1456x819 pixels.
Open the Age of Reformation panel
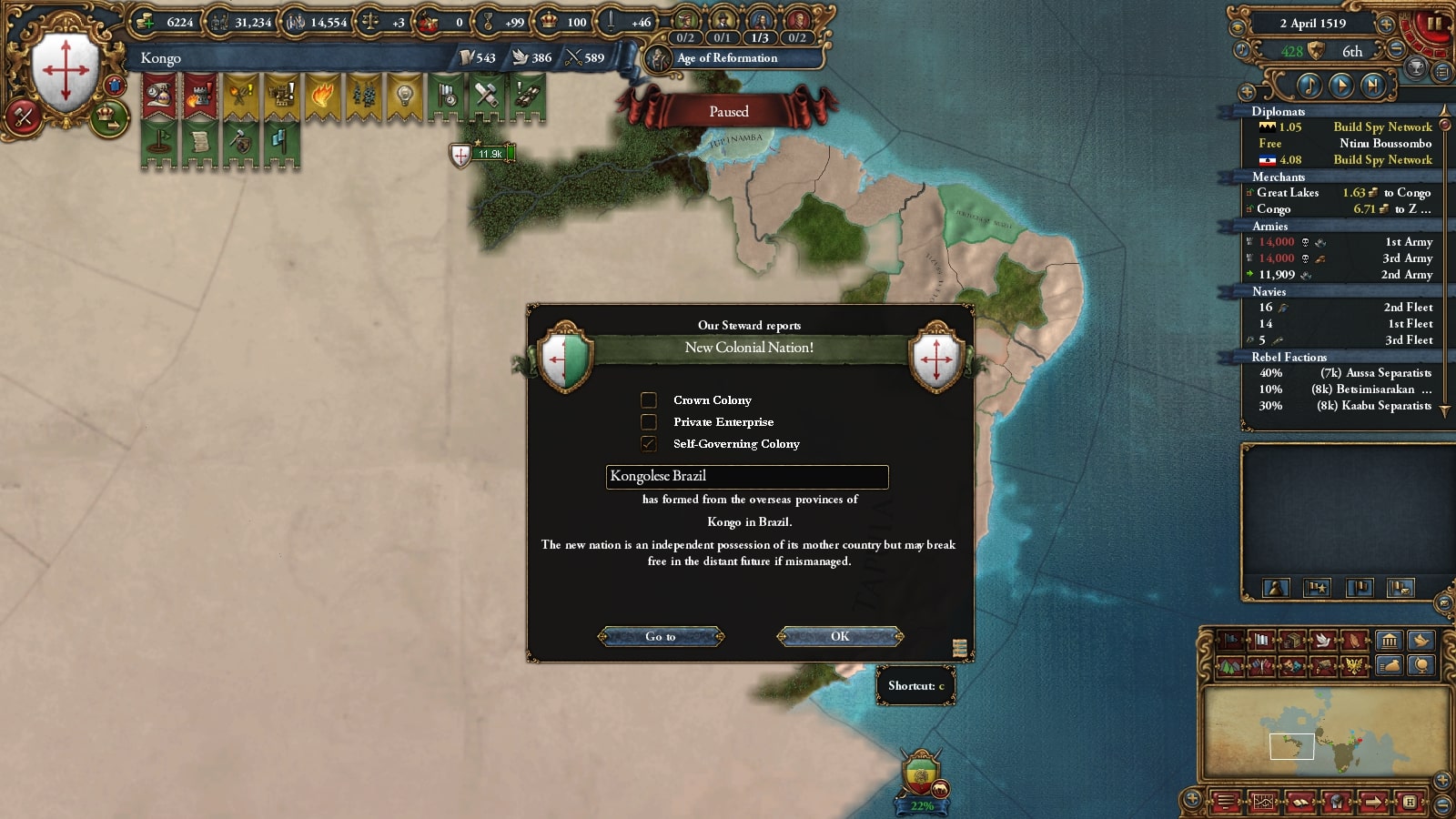[727, 58]
